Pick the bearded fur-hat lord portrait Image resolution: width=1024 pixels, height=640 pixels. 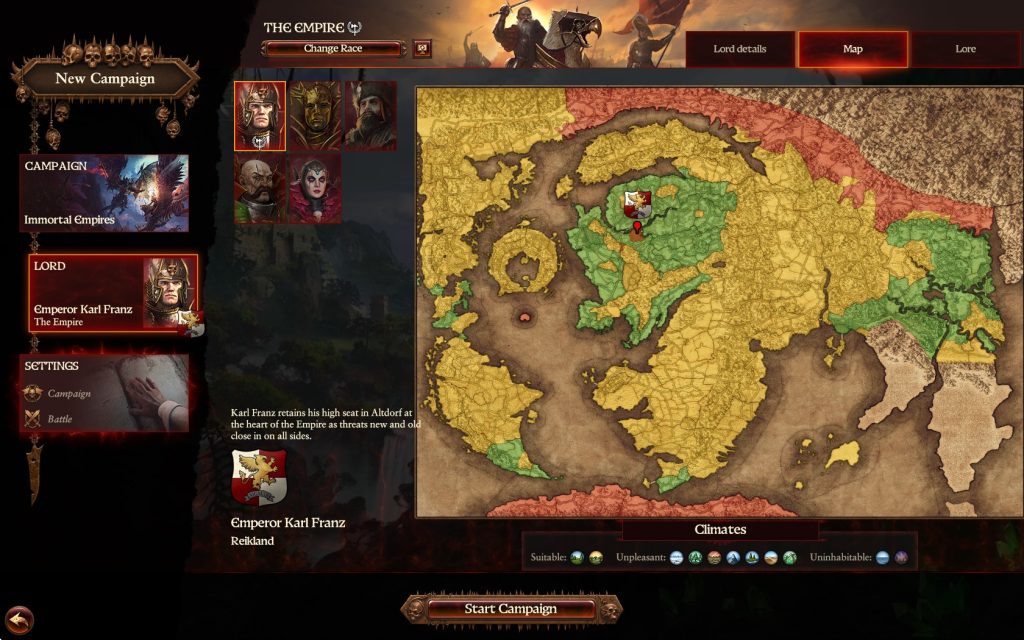coord(370,116)
